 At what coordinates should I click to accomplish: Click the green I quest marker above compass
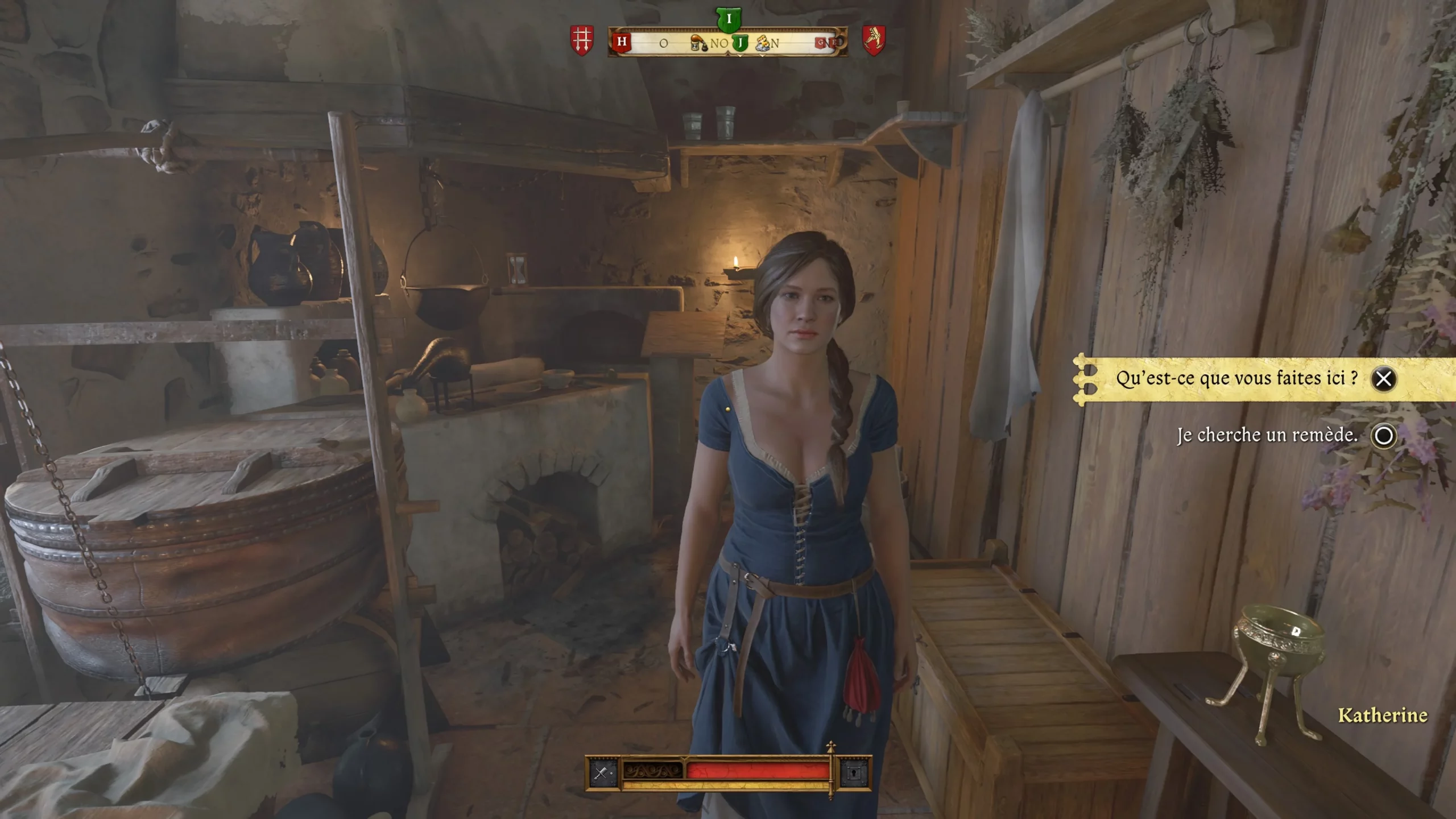(x=729, y=20)
